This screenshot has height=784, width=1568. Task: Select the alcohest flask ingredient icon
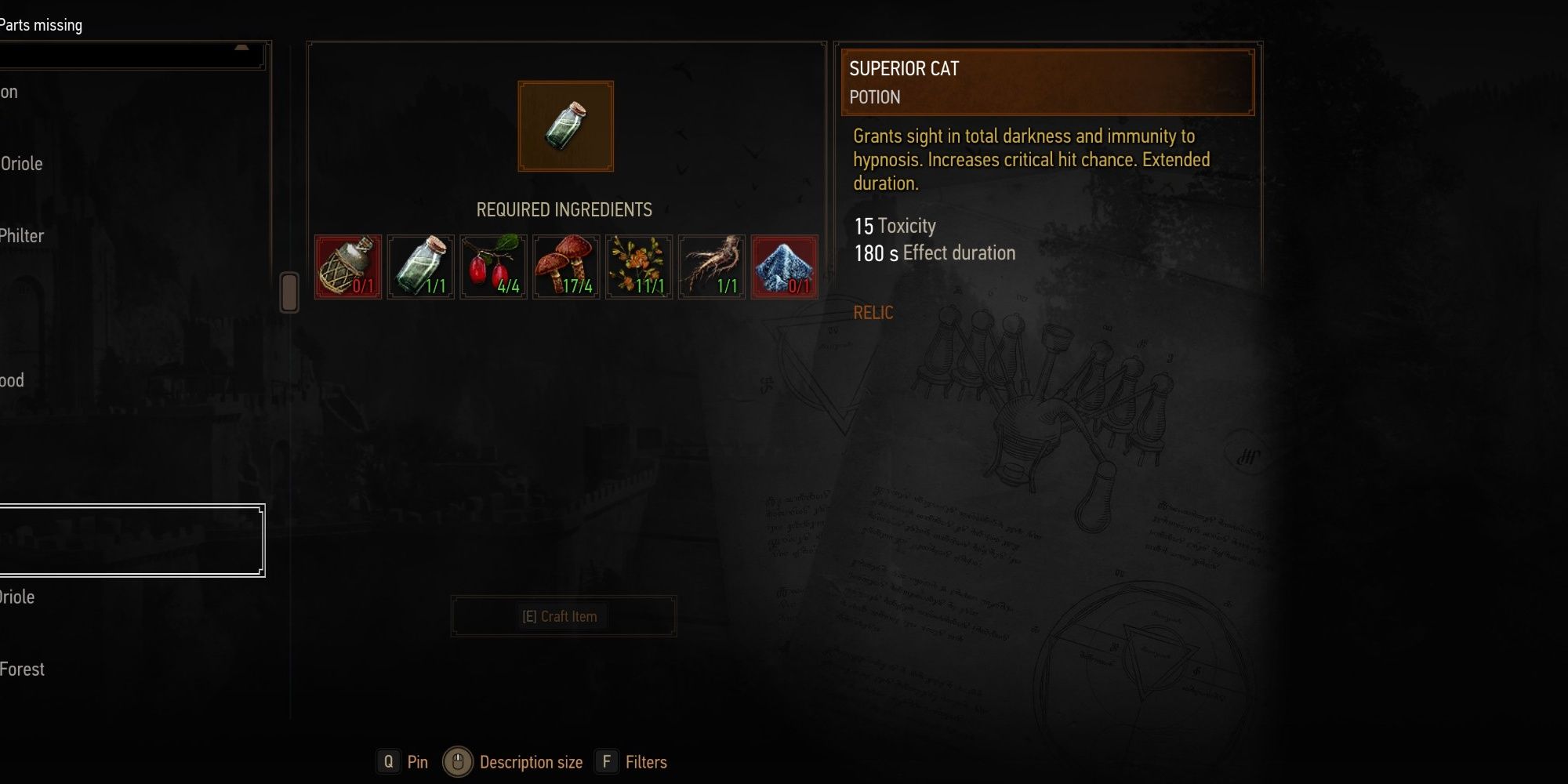348,267
